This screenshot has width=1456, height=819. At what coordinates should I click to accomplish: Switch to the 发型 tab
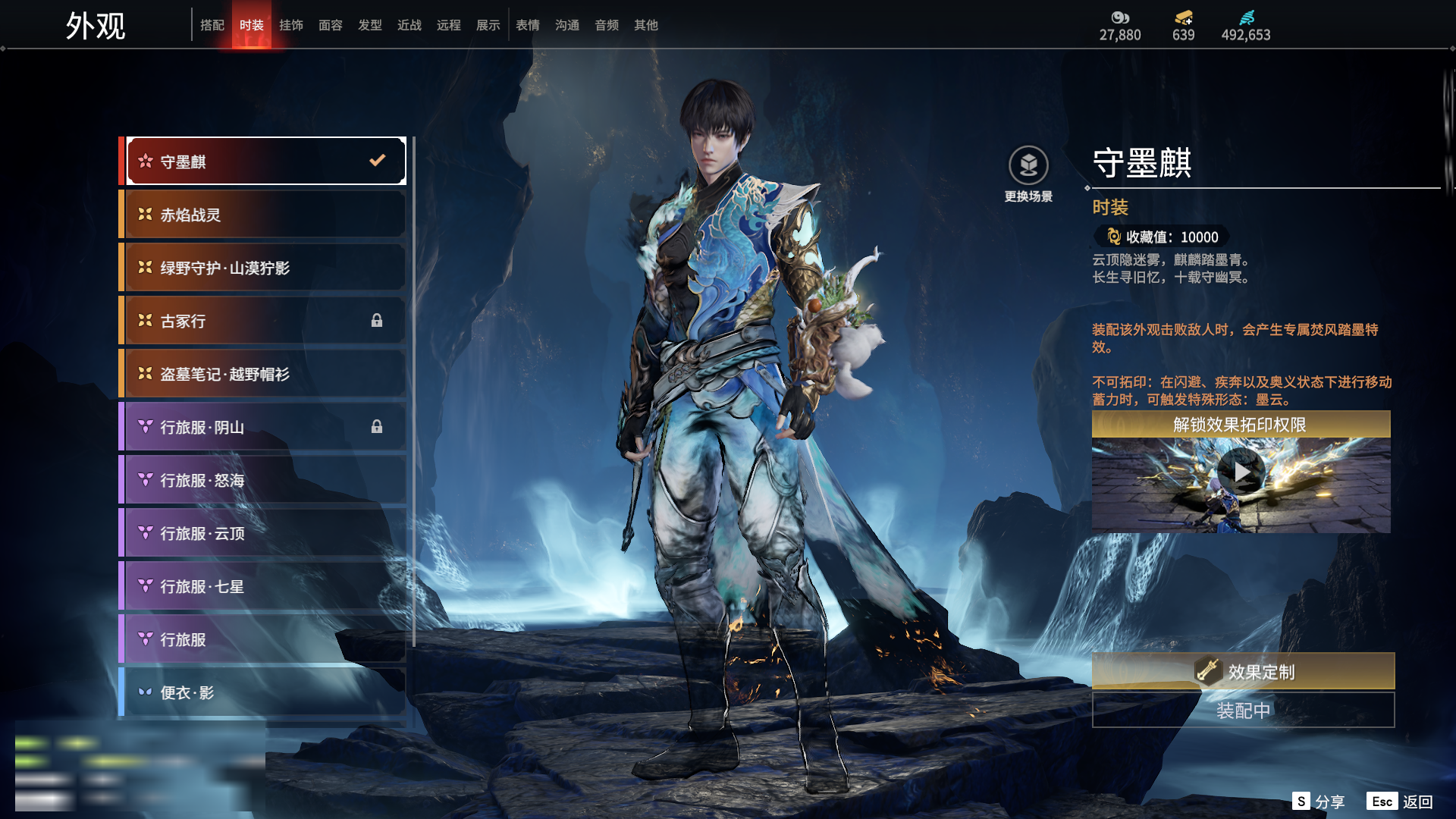[x=370, y=25]
